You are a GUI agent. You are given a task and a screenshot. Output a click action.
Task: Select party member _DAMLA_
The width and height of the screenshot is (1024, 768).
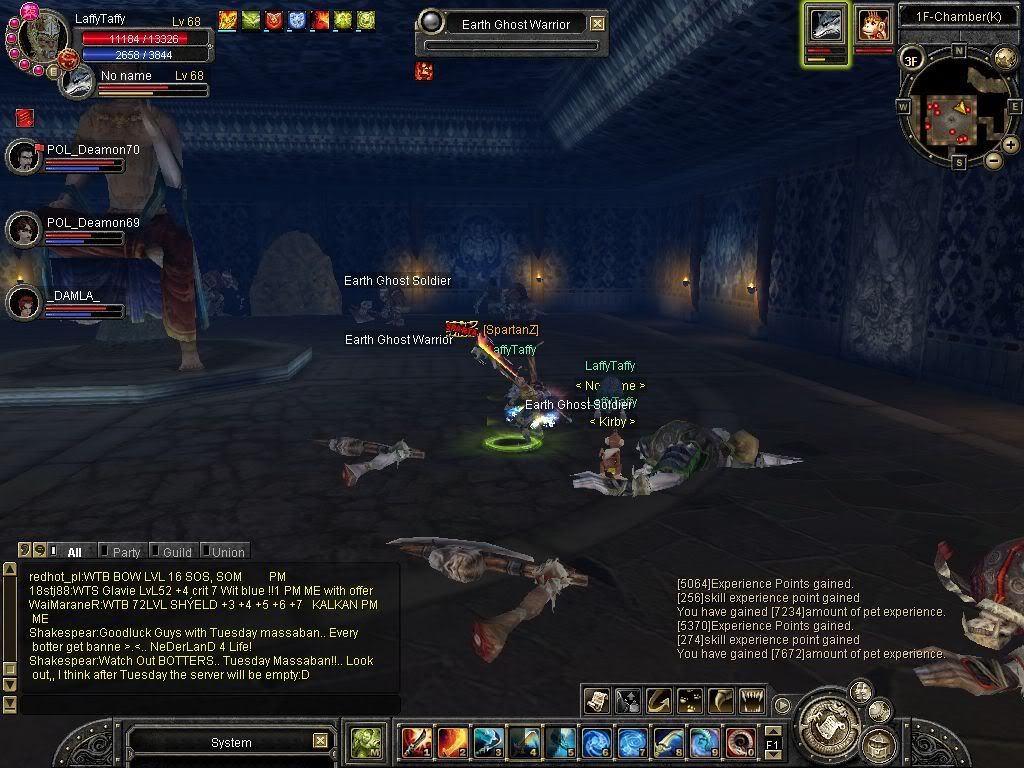tap(24, 303)
